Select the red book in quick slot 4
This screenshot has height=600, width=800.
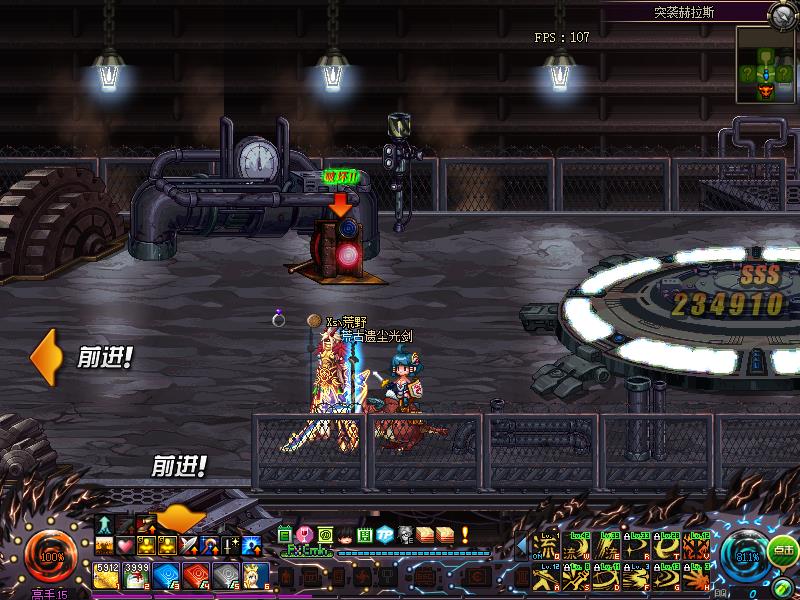tap(197, 573)
